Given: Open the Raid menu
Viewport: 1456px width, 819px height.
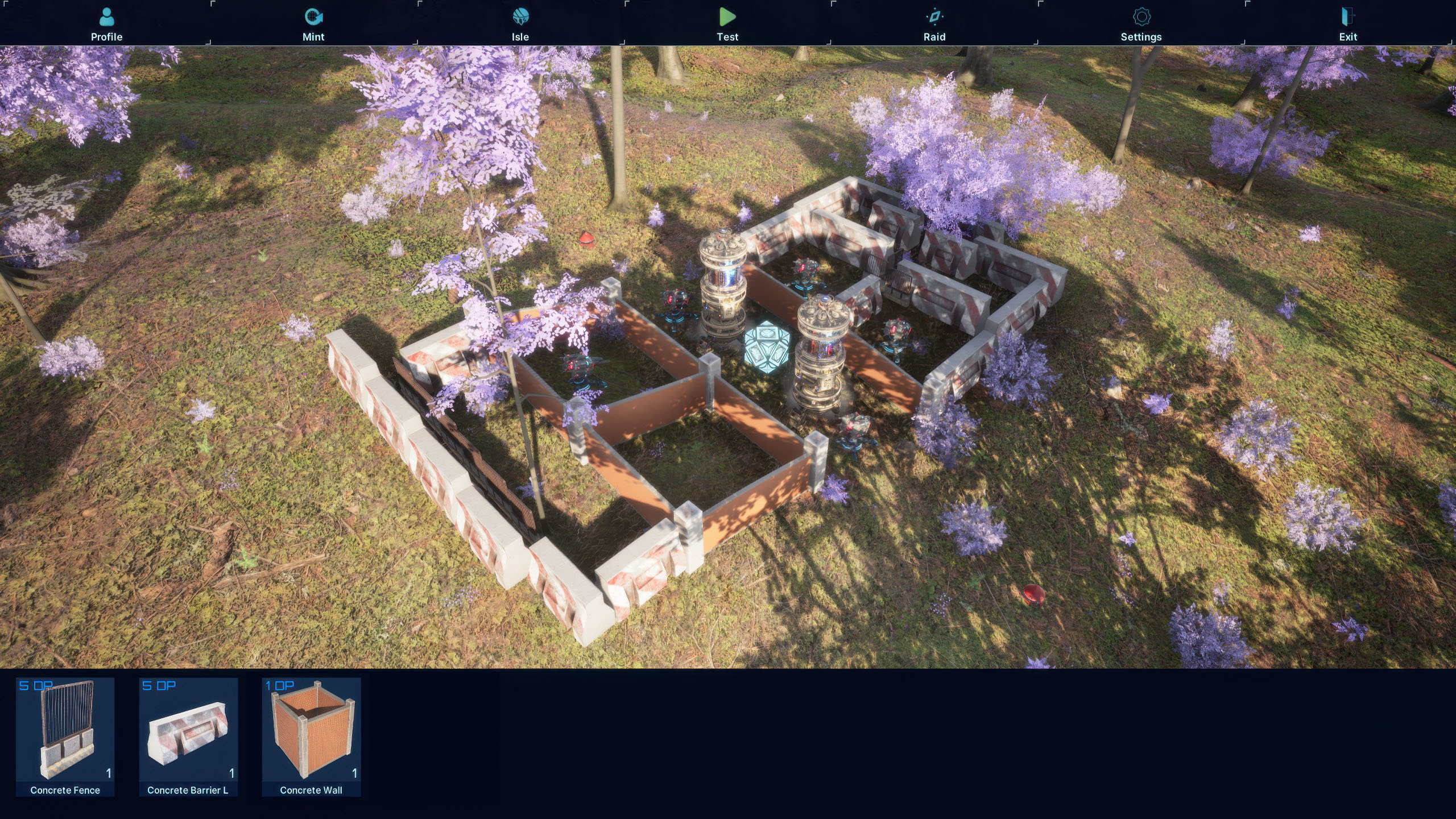Looking at the screenshot, I should (934, 16).
